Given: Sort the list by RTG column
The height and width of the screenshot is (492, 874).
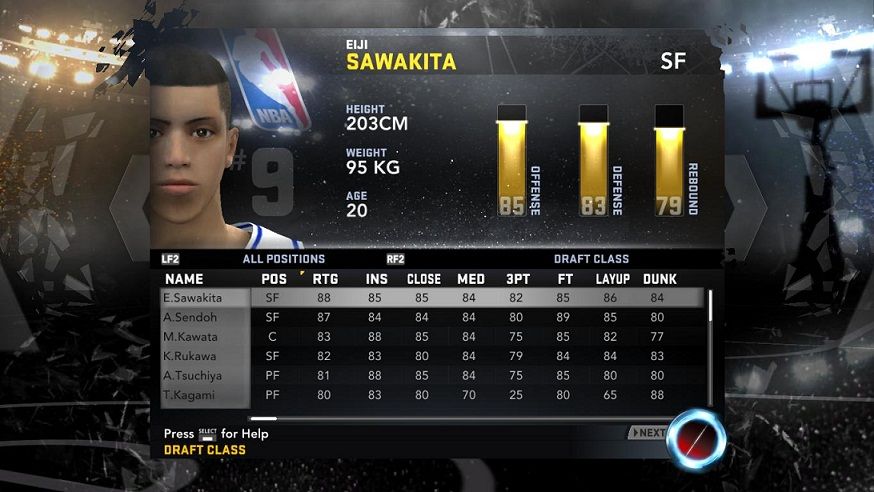Looking at the screenshot, I should 325,279.
